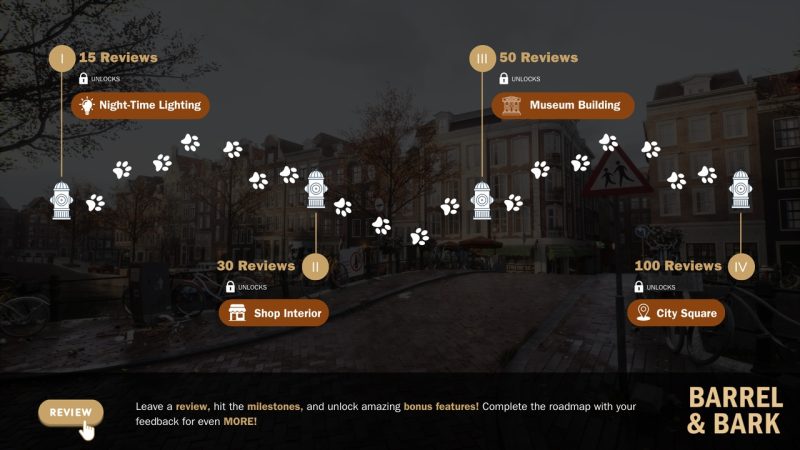The width and height of the screenshot is (800, 450).
Task: Click the milestone I circle marker
Action: (62, 59)
